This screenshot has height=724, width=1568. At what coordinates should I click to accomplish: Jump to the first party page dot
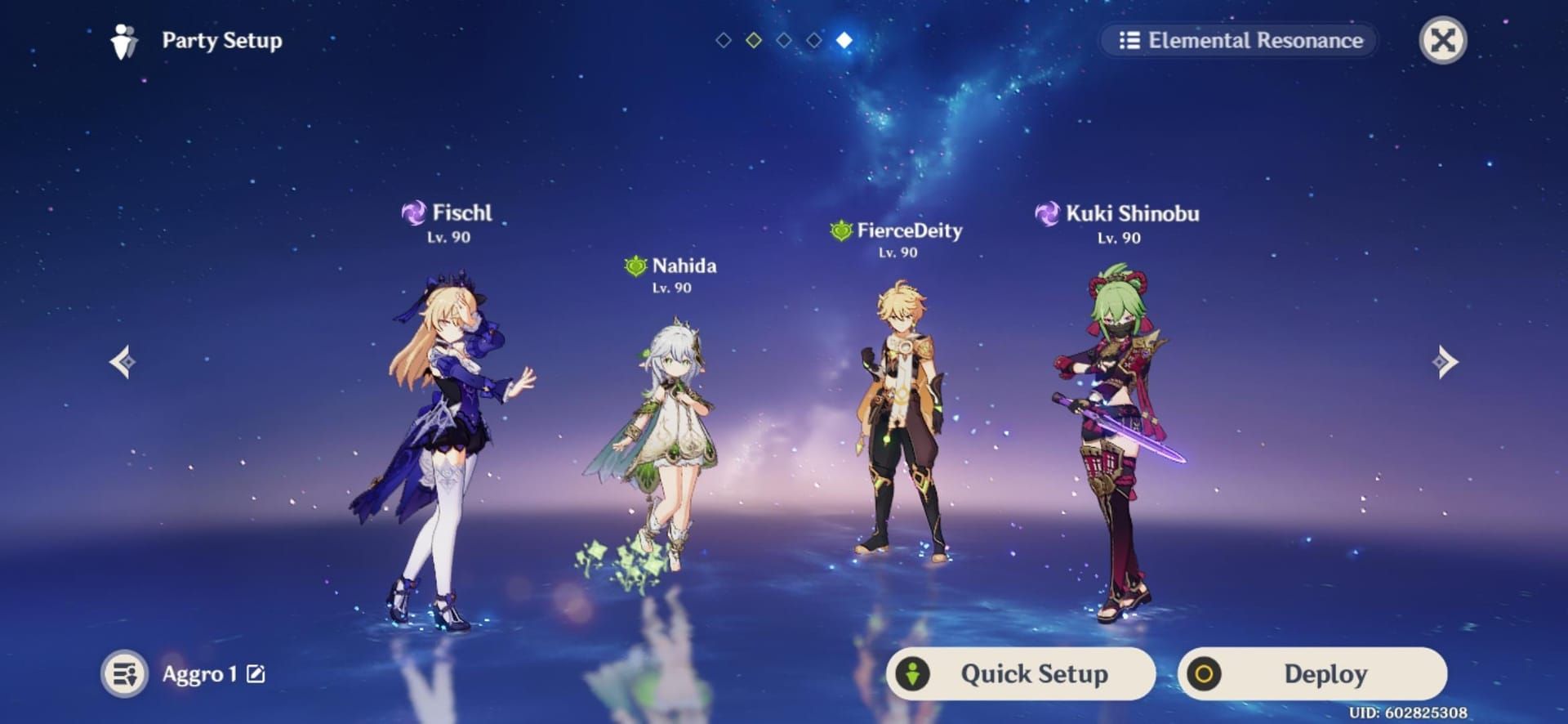pyautogui.click(x=723, y=40)
